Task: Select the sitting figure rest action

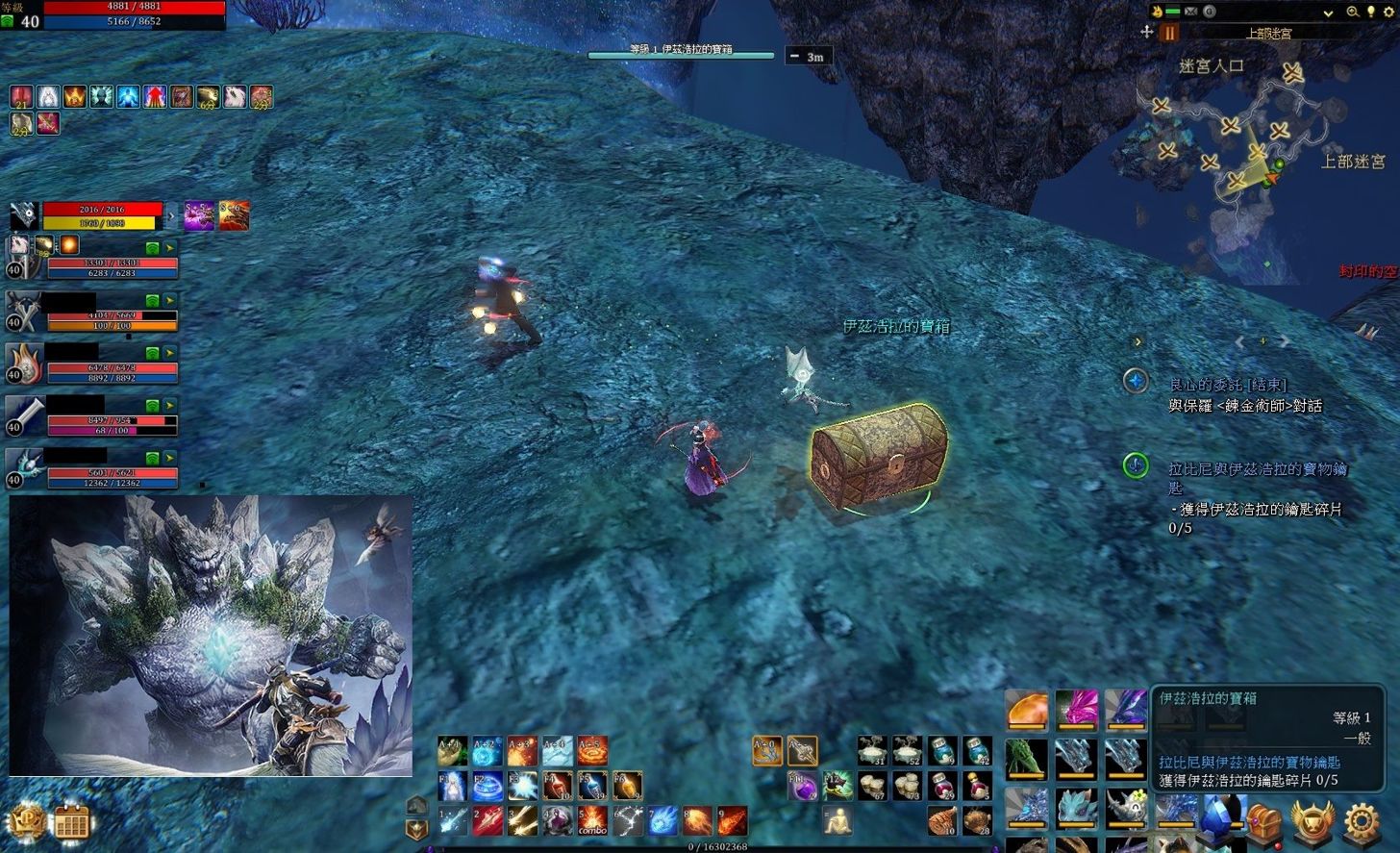Action: pyautogui.click(x=837, y=820)
